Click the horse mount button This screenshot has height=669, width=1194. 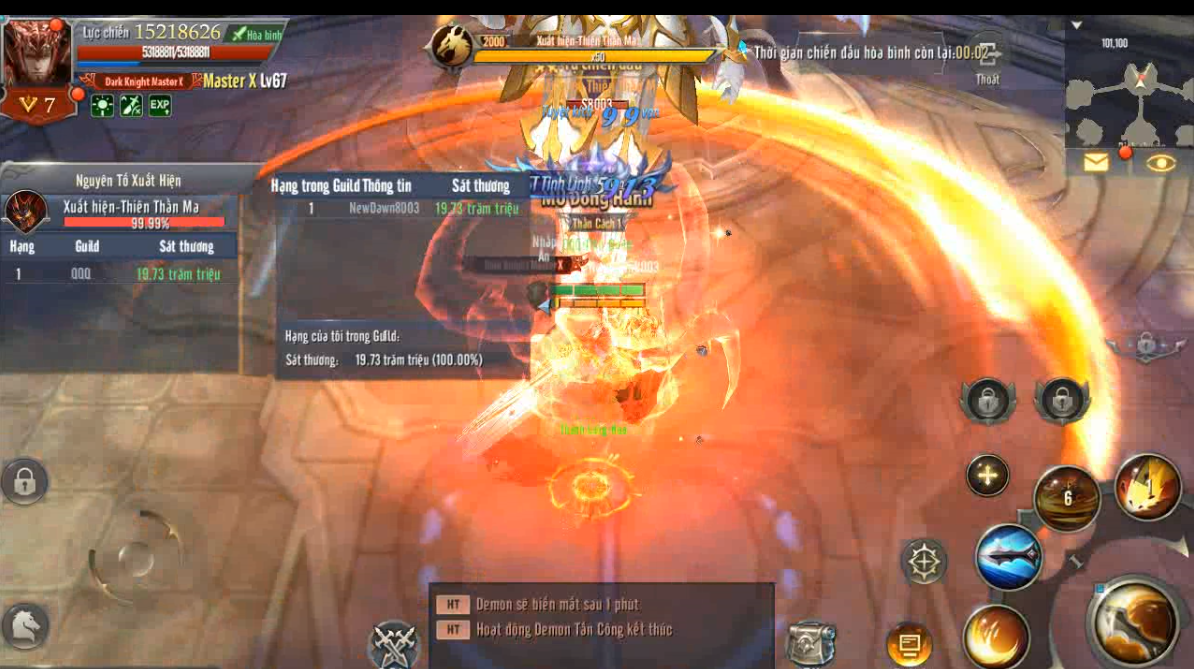tap(25, 626)
